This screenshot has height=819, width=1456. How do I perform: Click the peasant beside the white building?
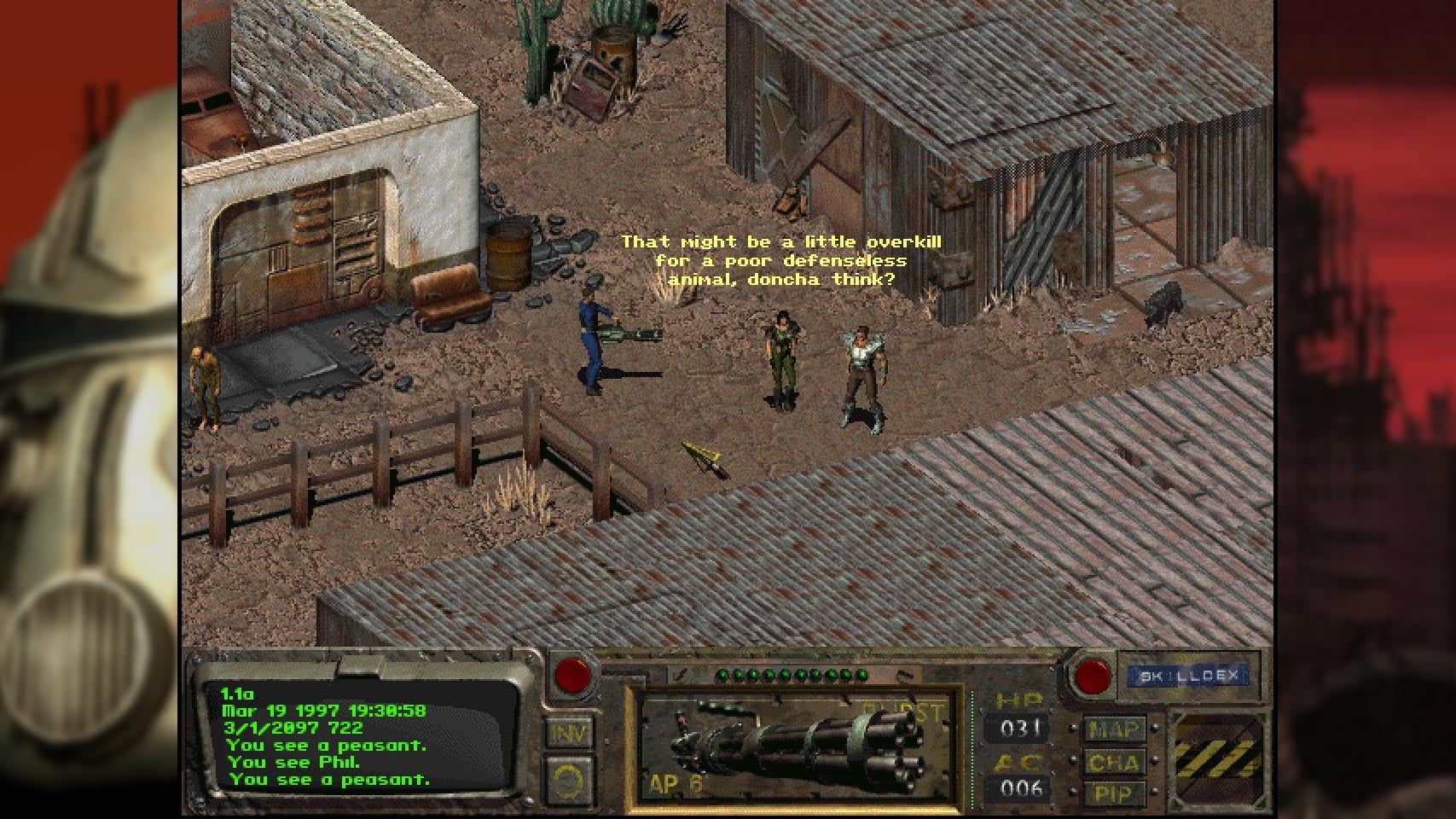click(x=205, y=375)
